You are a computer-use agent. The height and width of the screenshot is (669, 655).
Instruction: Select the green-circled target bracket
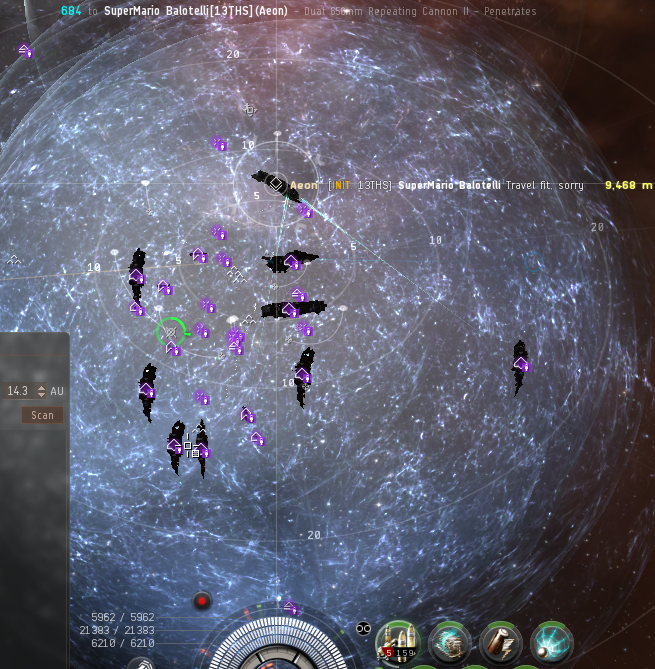click(x=171, y=332)
